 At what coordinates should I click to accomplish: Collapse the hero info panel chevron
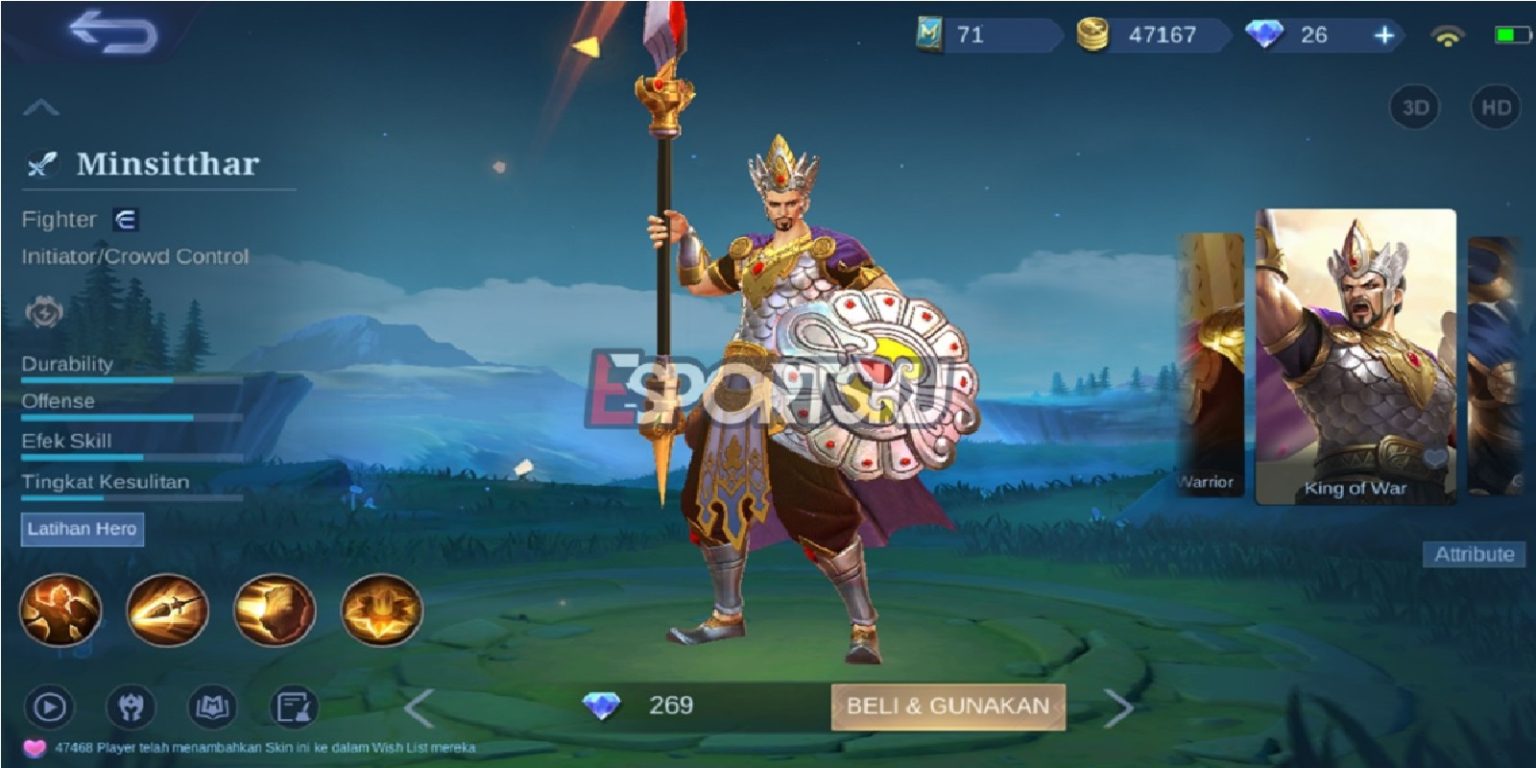pyautogui.click(x=40, y=107)
